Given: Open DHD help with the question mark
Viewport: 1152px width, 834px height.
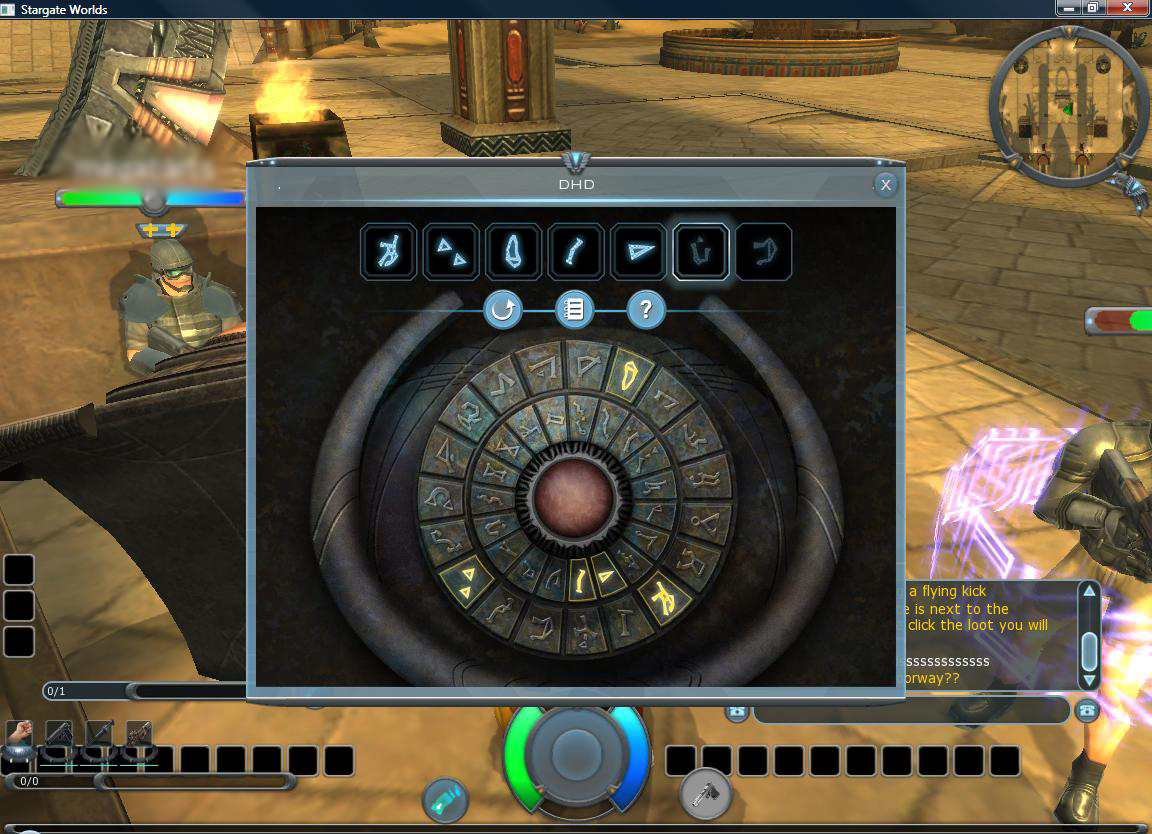Looking at the screenshot, I should (646, 310).
